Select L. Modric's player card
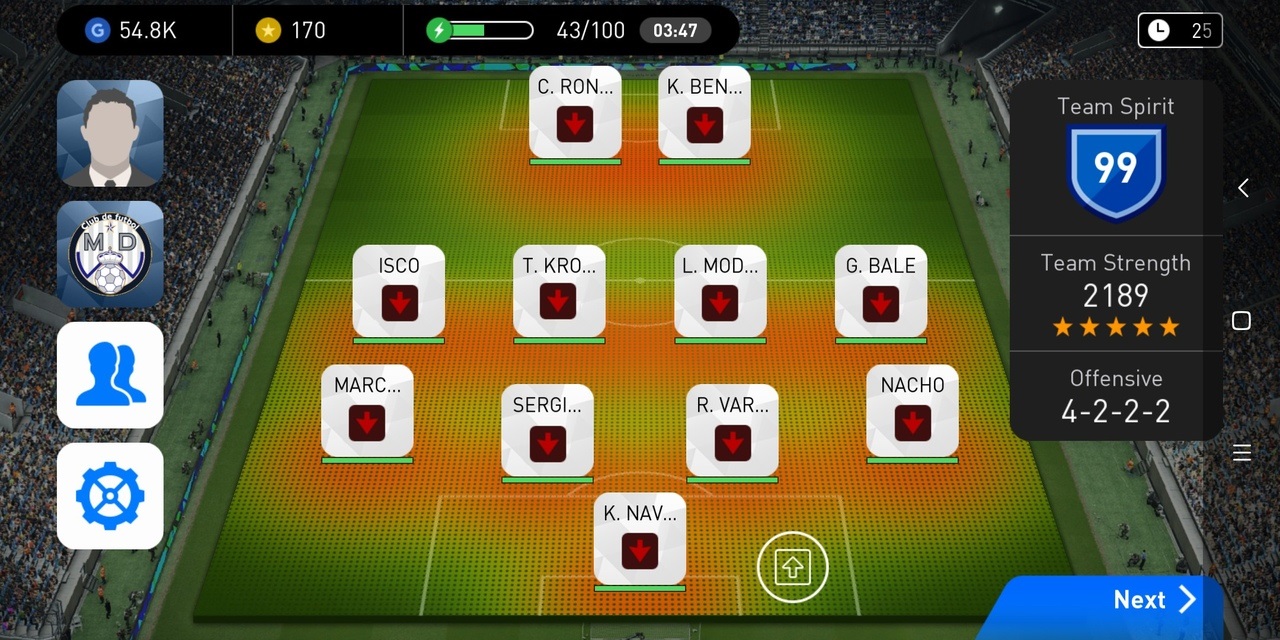The height and width of the screenshot is (640, 1280). (x=720, y=292)
